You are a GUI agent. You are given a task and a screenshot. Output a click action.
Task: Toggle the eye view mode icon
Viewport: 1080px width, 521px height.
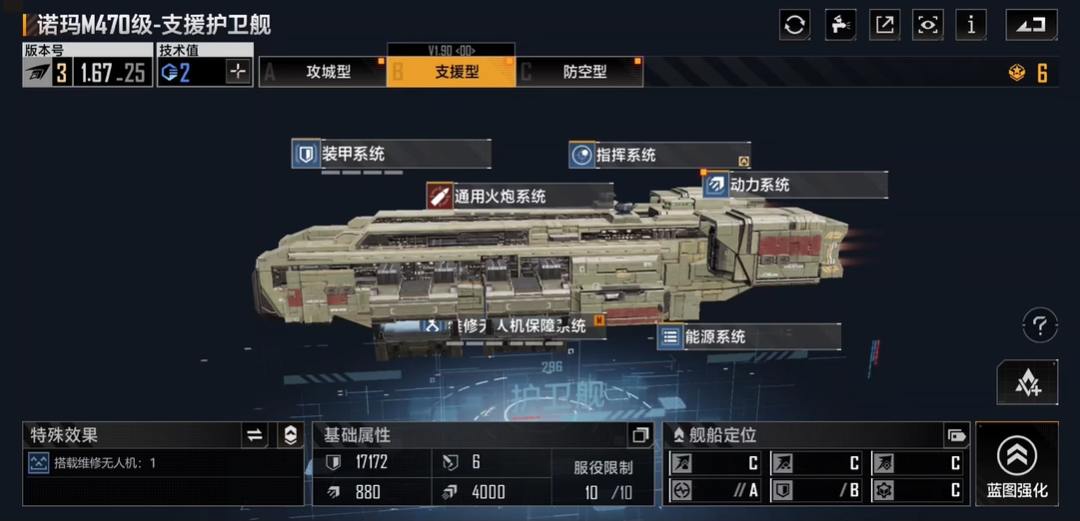coord(928,25)
